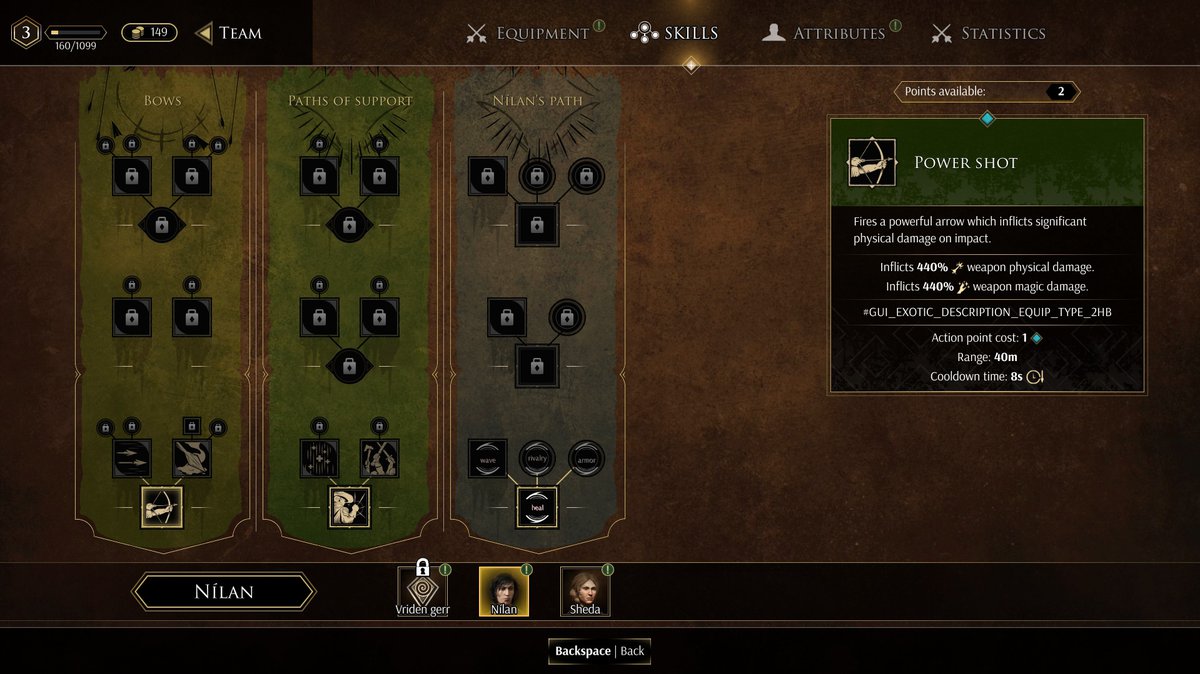Select the Power Shot bow skill

162,507
